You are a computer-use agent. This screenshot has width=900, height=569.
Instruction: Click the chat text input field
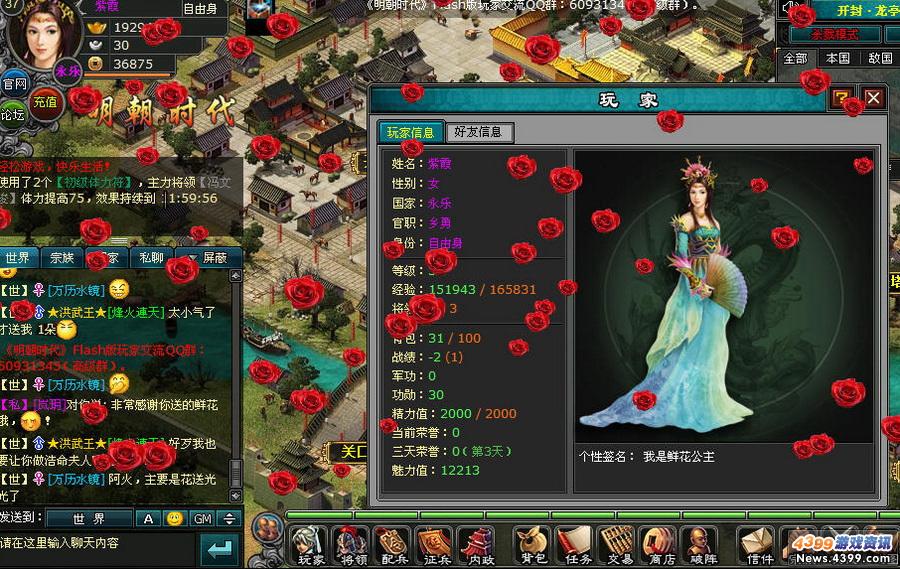point(95,543)
